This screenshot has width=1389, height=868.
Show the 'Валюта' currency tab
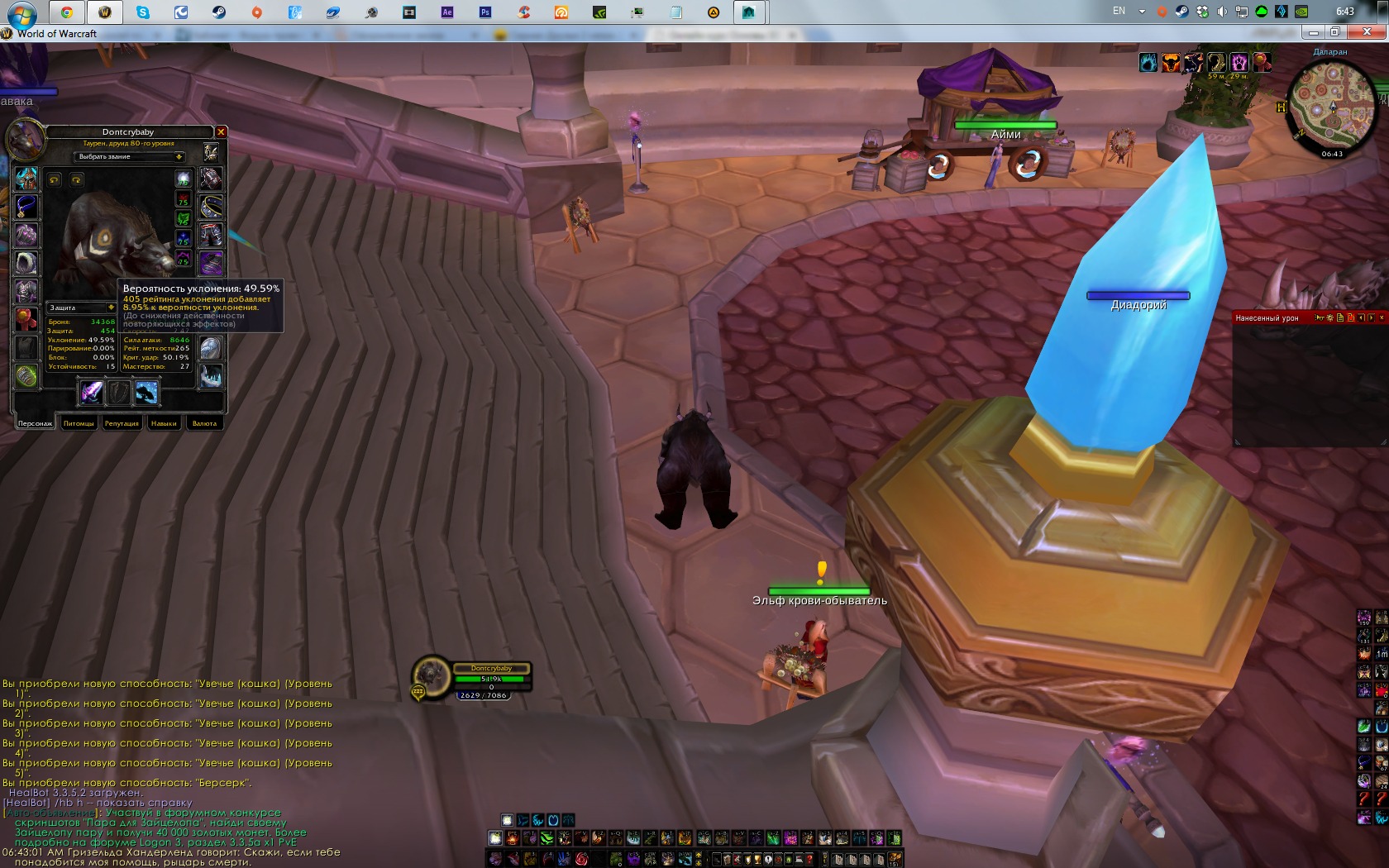click(204, 423)
